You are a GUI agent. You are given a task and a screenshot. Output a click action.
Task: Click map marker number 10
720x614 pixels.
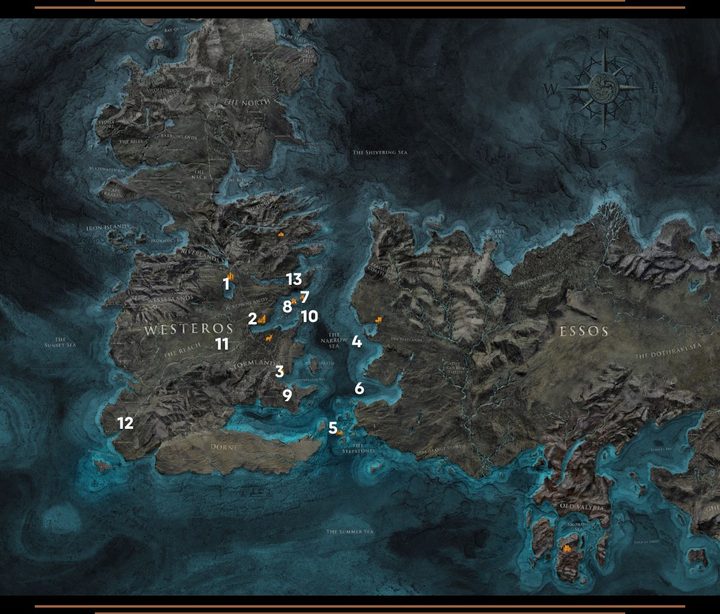pos(309,316)
